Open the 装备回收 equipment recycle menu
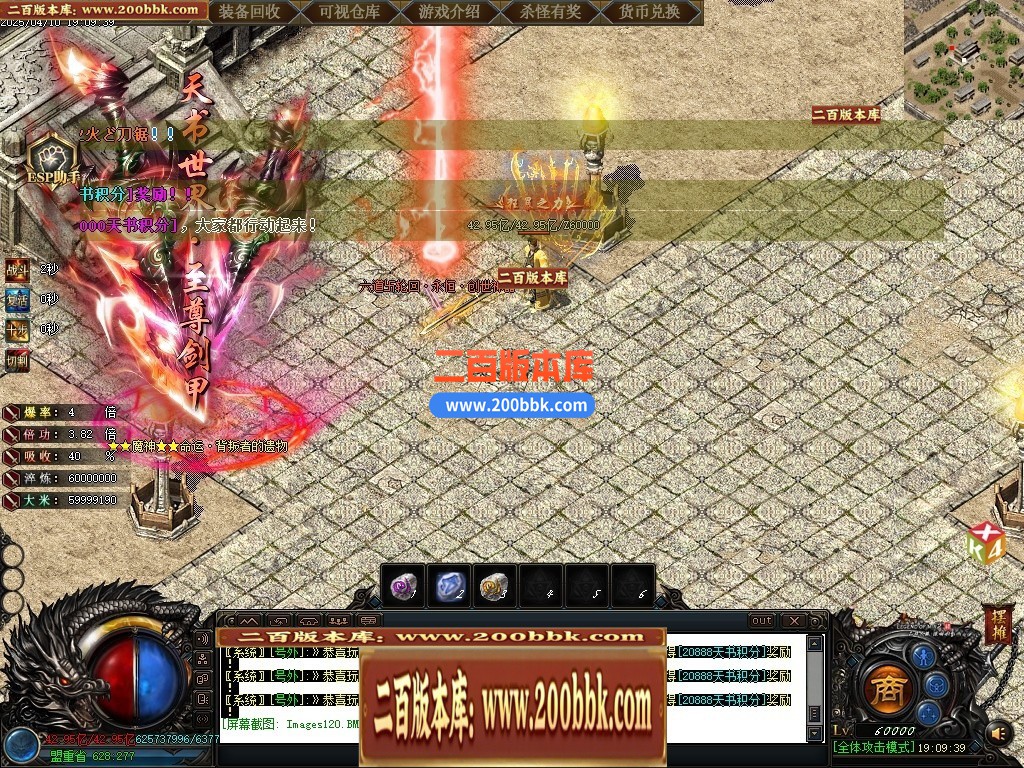Screen dimensions: 1024x768 pos(249,12)
